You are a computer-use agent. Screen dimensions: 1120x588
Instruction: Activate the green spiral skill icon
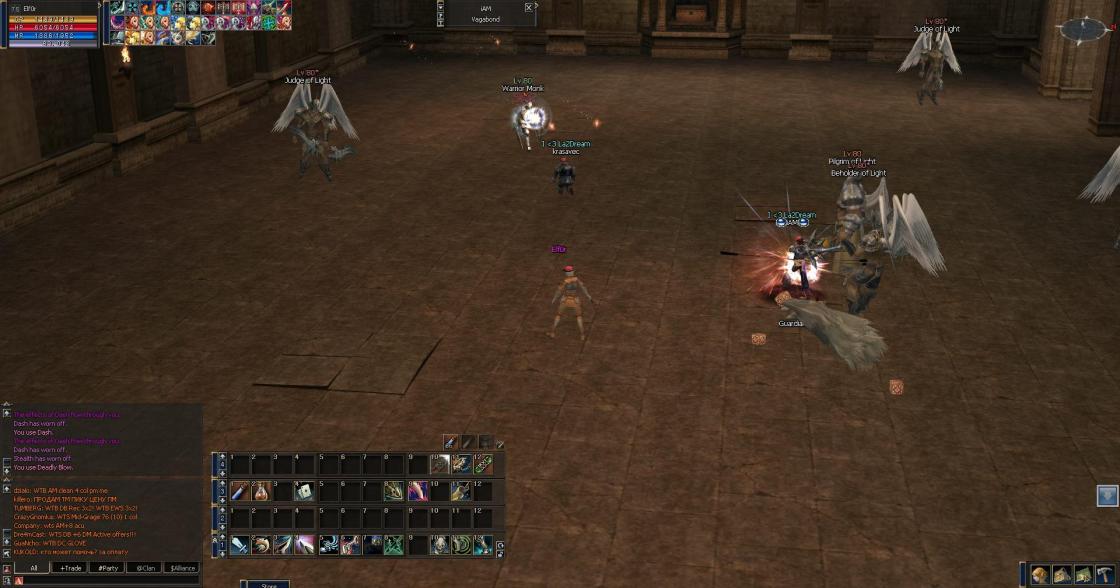pos(461,545)
